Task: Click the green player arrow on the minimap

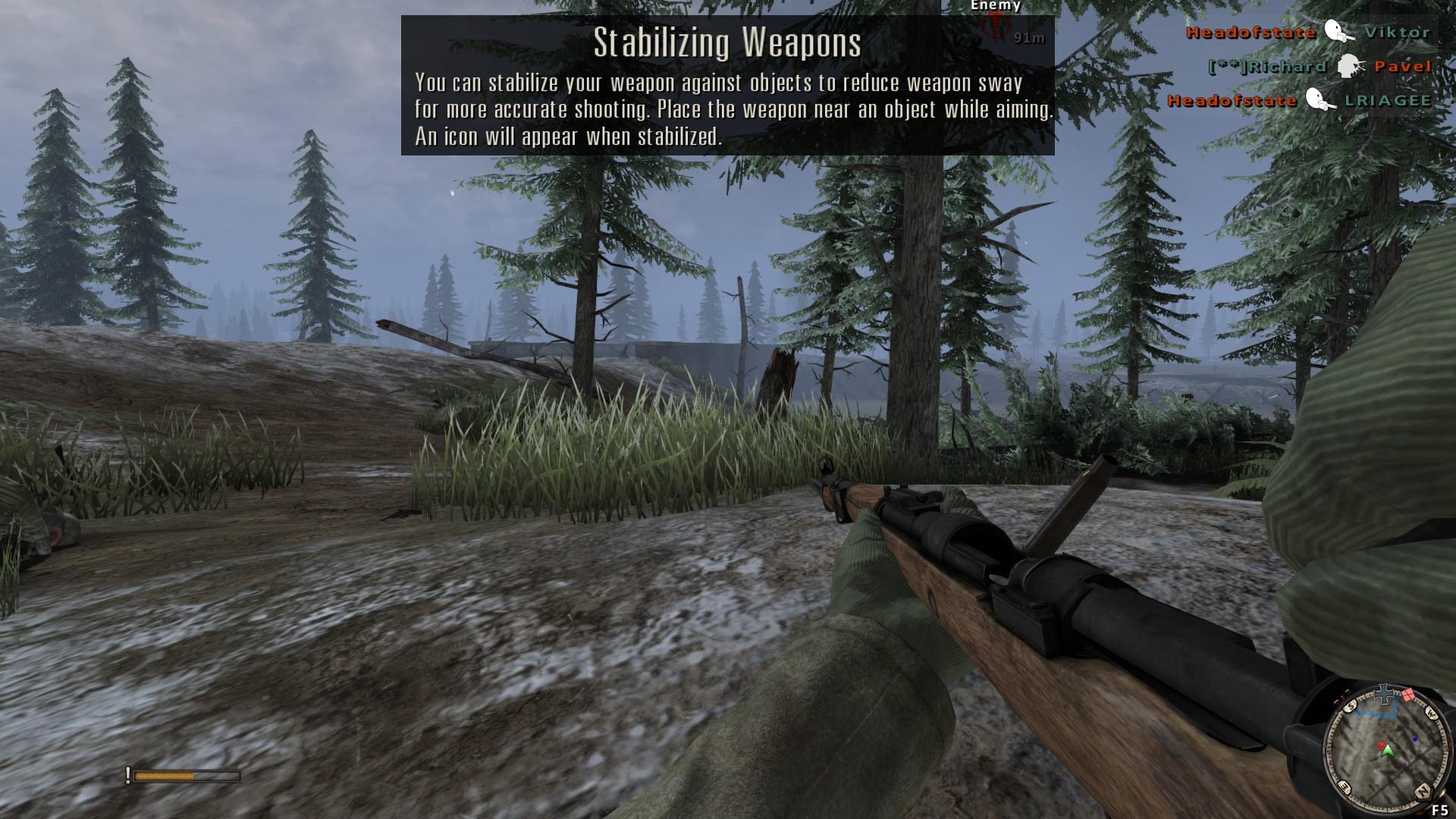Action: click(x=1387, y=751)
